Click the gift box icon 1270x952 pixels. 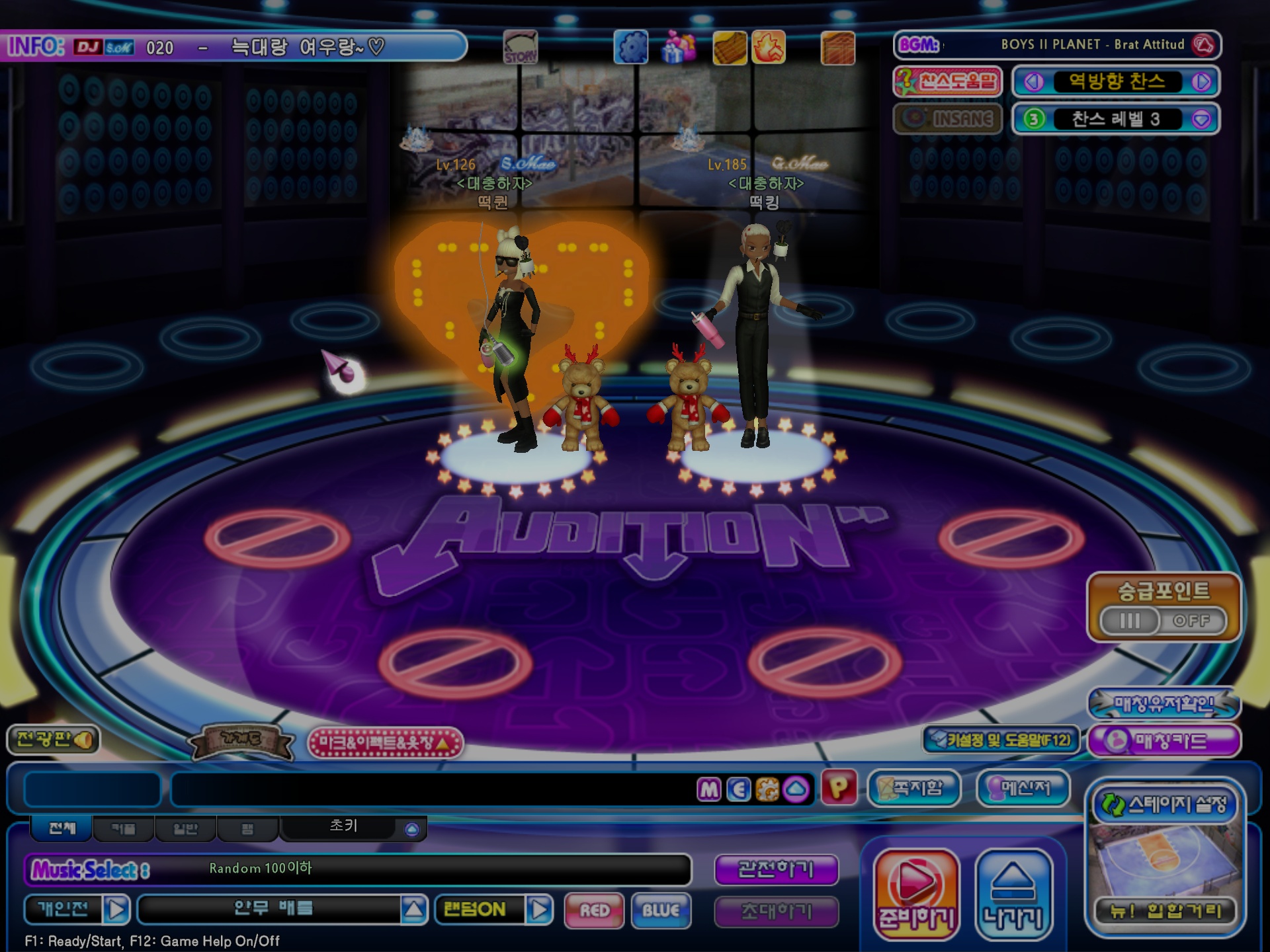pyautogui.click(x=679, y=48)
